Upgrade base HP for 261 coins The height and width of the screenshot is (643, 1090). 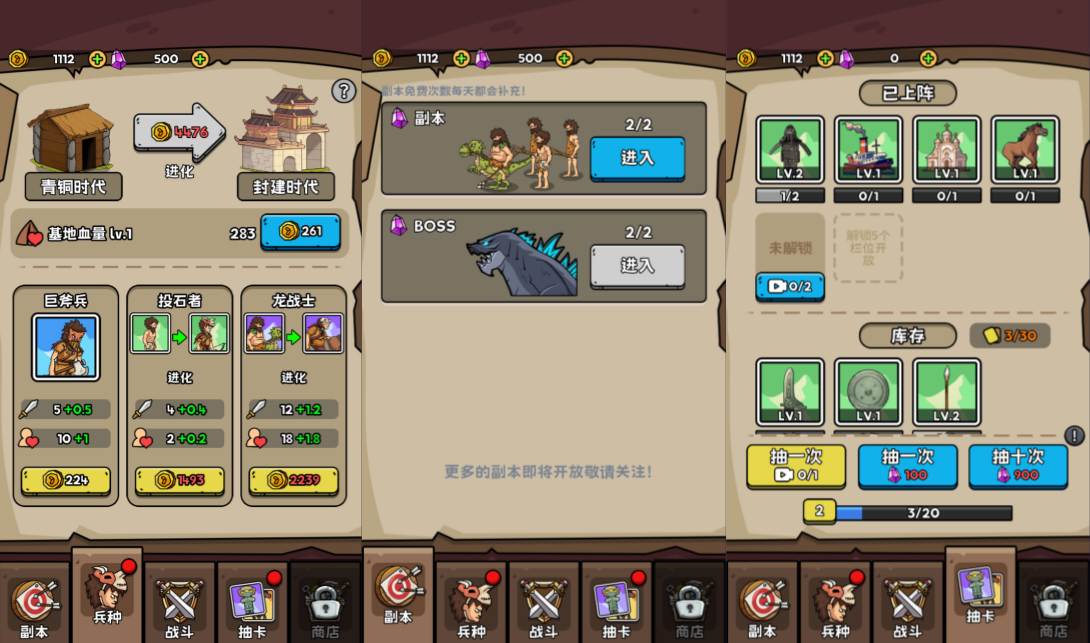[x=300, y=232]
